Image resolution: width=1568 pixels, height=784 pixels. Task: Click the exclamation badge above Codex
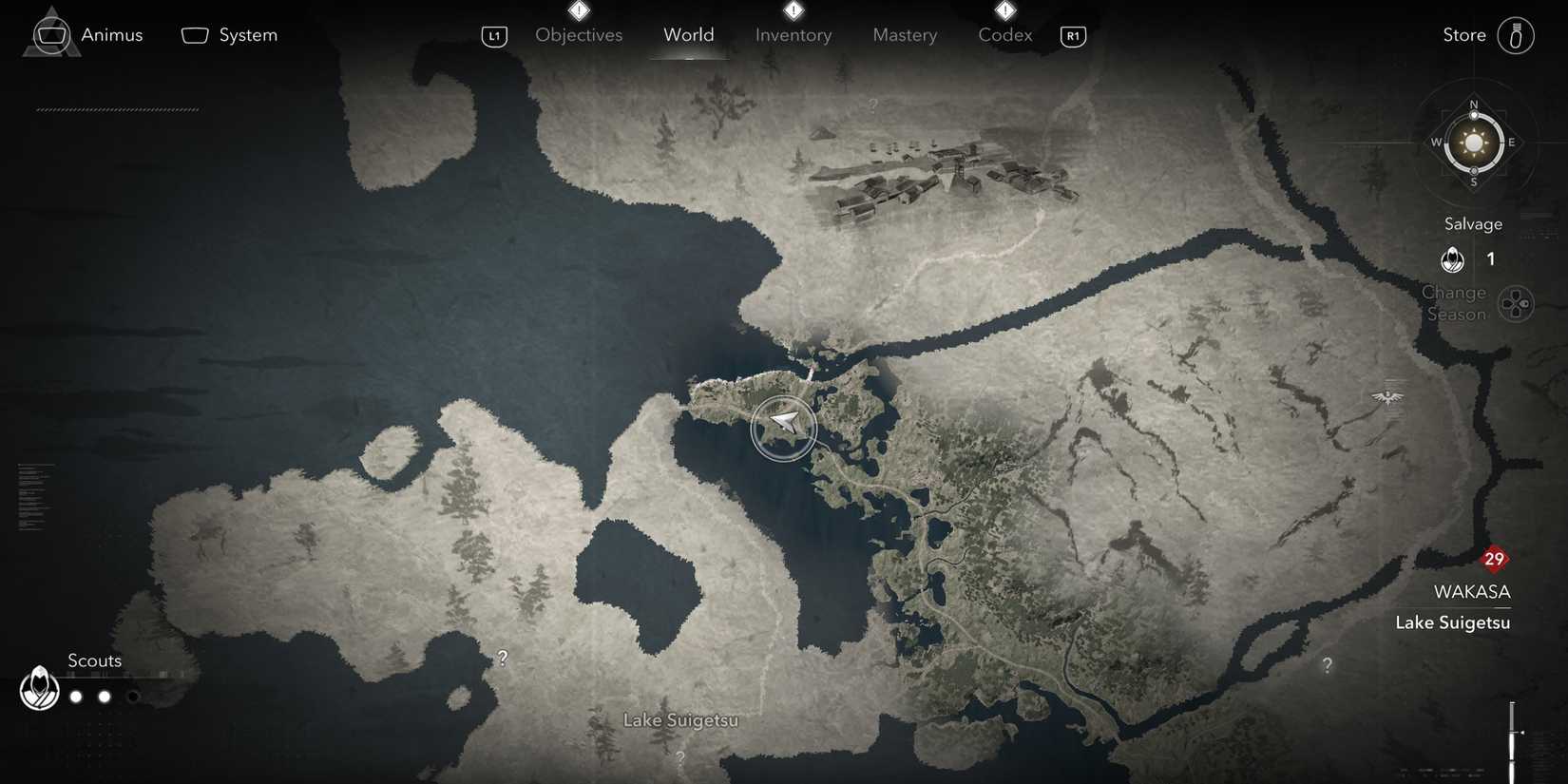(1004, 9)
